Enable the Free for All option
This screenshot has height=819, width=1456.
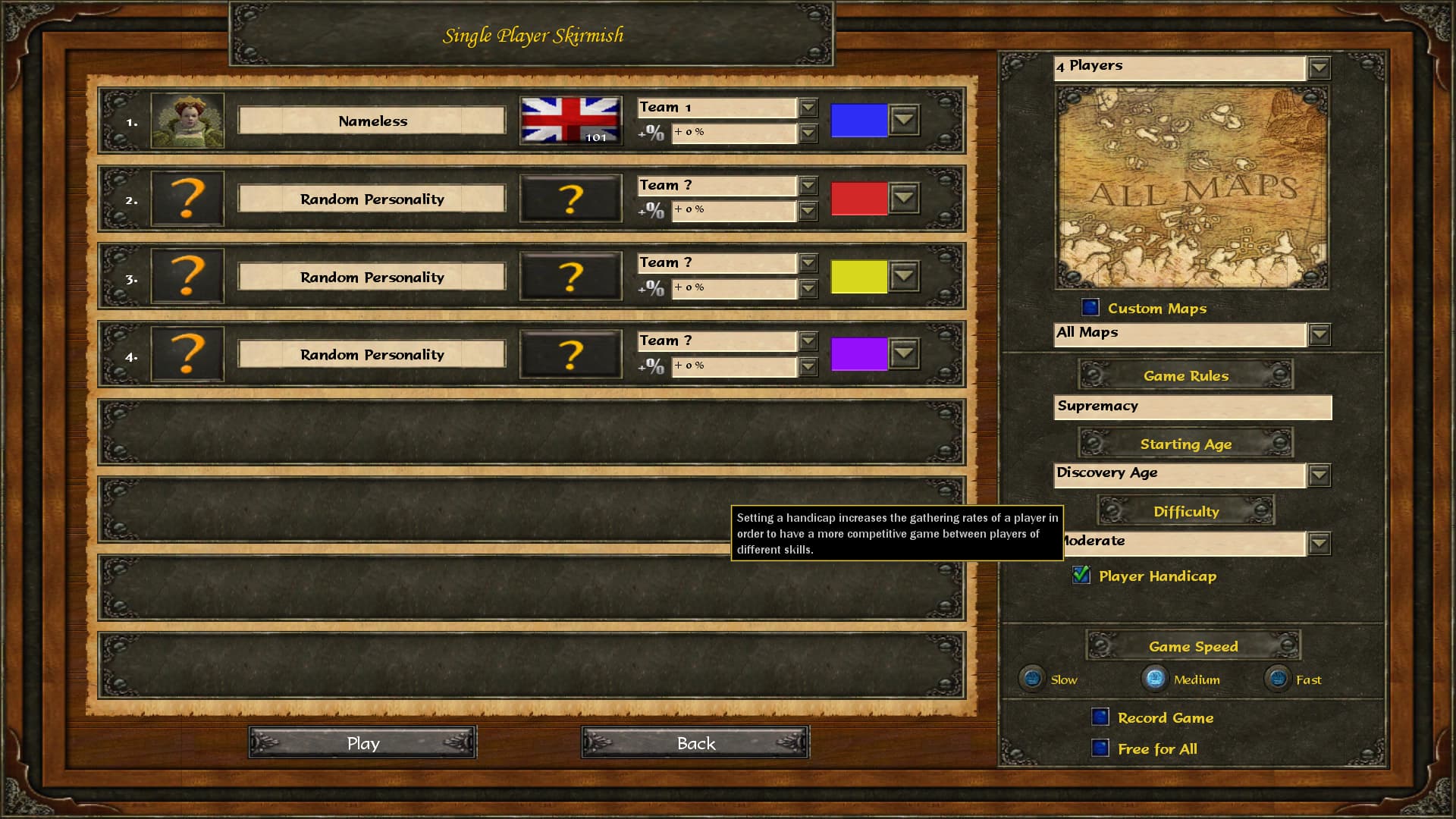[x=1100, y=748]
